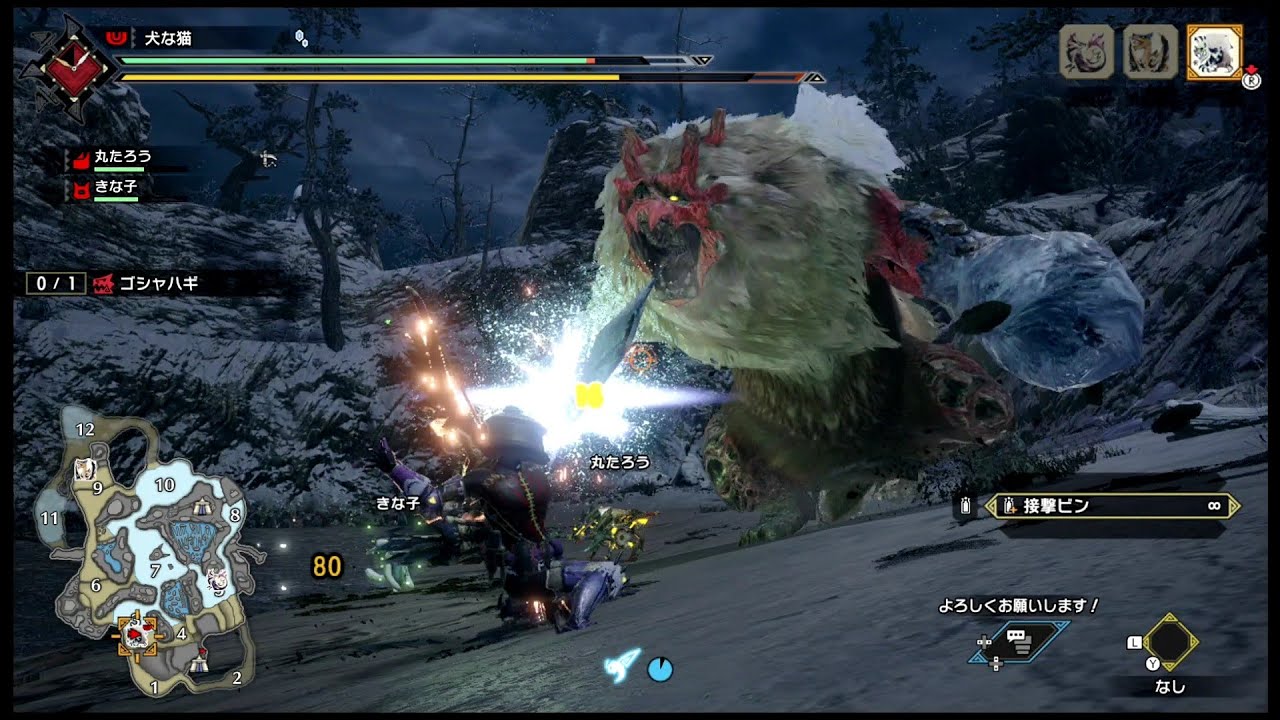
Task: Open the chat shortcut speech-bubble panel
Action: (1019, 642)
